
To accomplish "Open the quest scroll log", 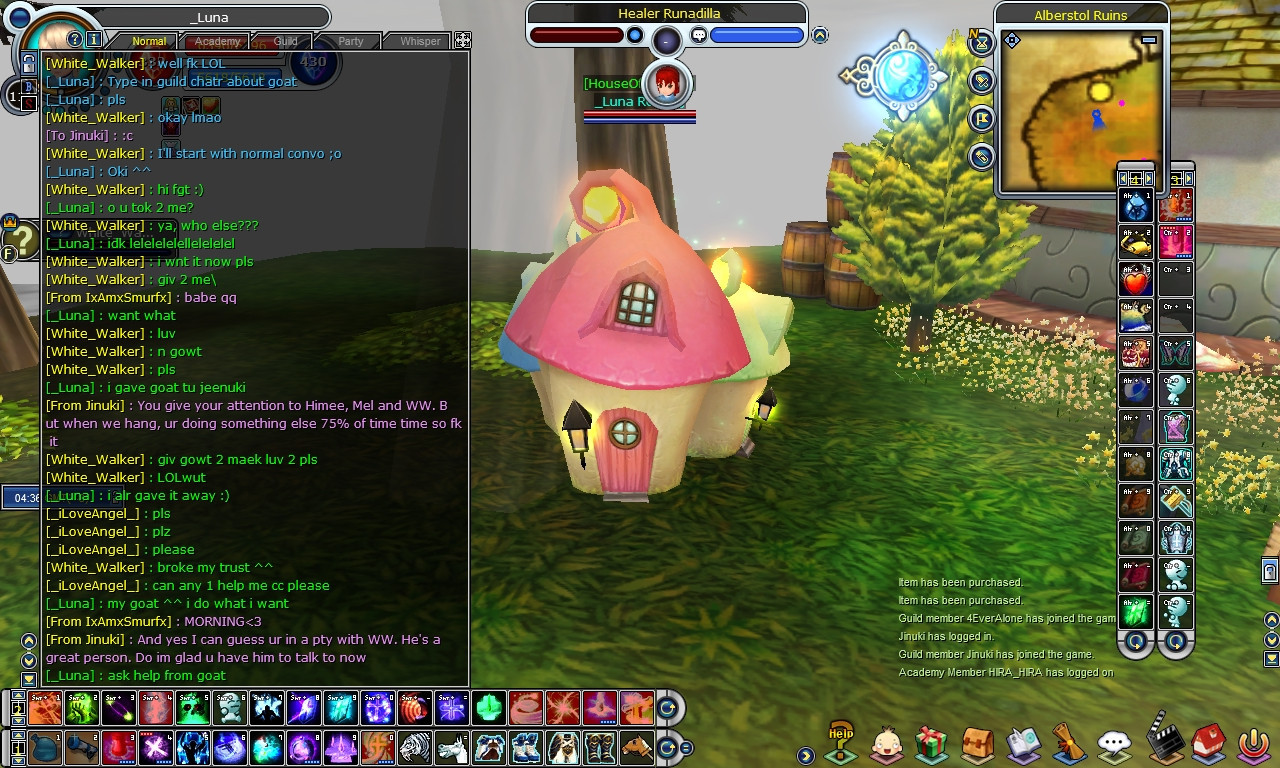I will click(1068, 744).
